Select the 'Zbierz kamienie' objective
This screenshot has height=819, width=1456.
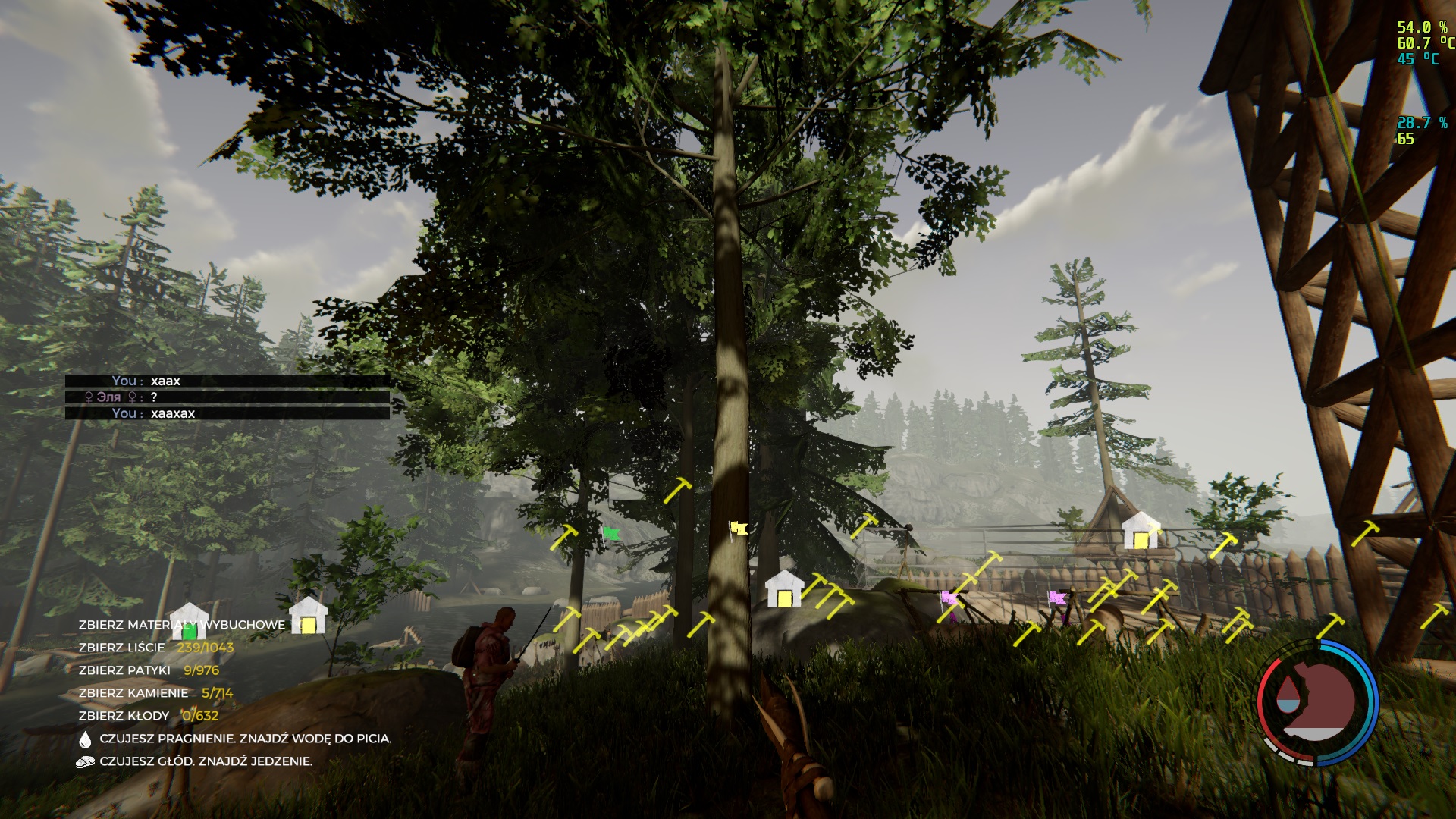pos(155,693)
